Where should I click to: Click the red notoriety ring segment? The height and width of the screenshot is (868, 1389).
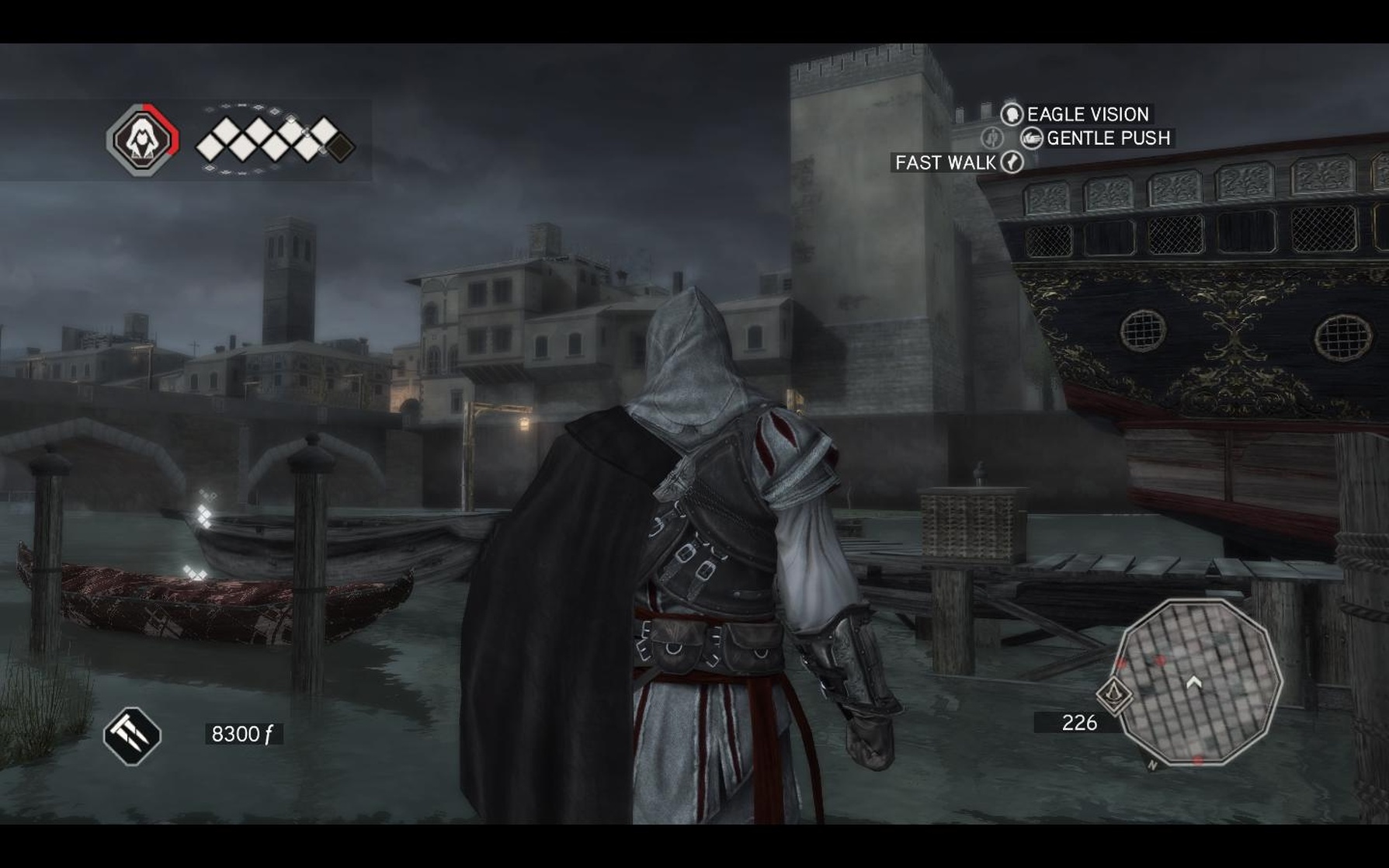pyautogui.click(x=171, y=128)
